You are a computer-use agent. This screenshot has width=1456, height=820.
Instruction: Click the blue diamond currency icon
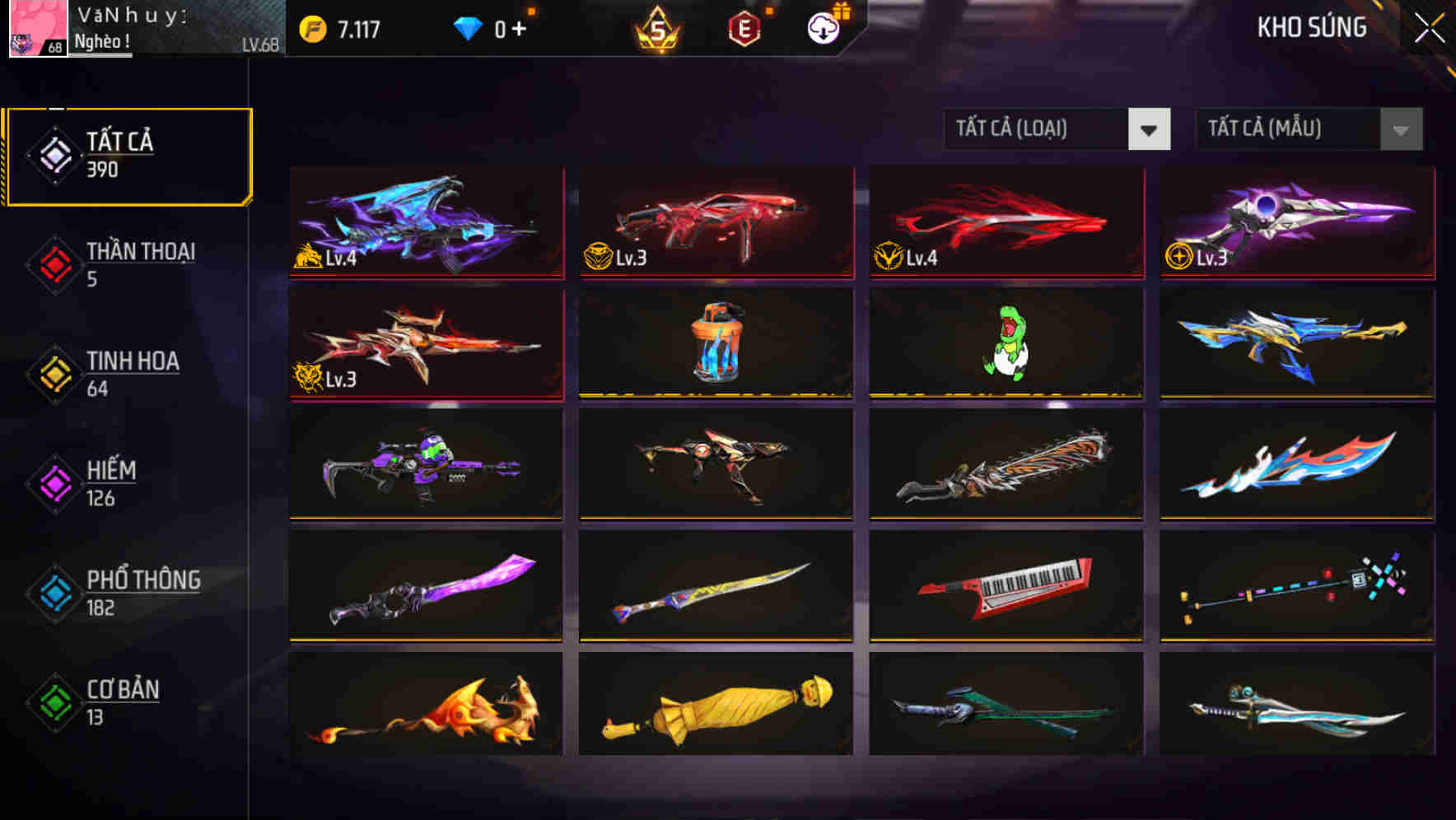(468, 26)
